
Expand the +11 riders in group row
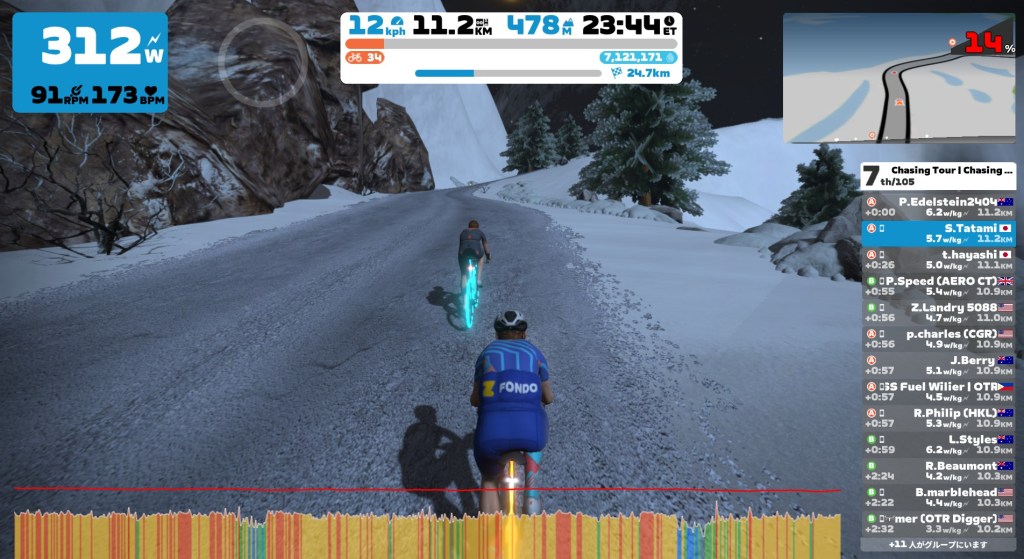pos(939,545)
